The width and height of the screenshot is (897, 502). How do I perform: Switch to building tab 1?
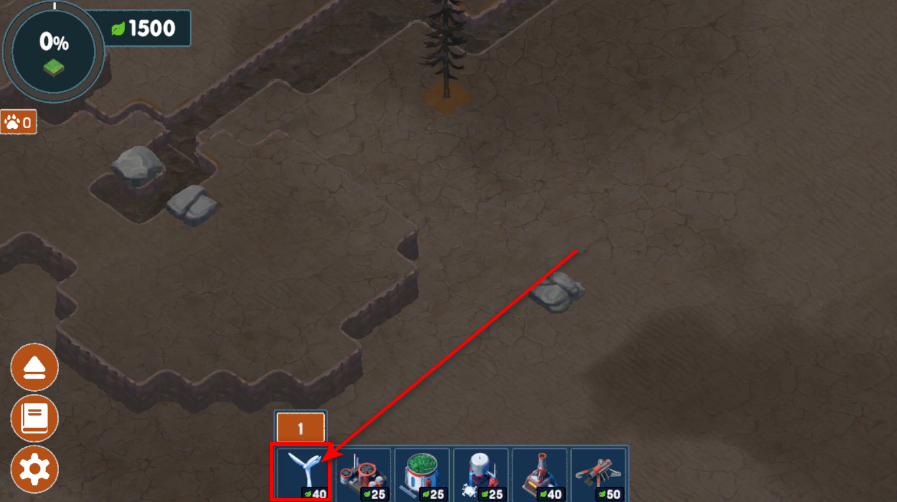point(300,428)
